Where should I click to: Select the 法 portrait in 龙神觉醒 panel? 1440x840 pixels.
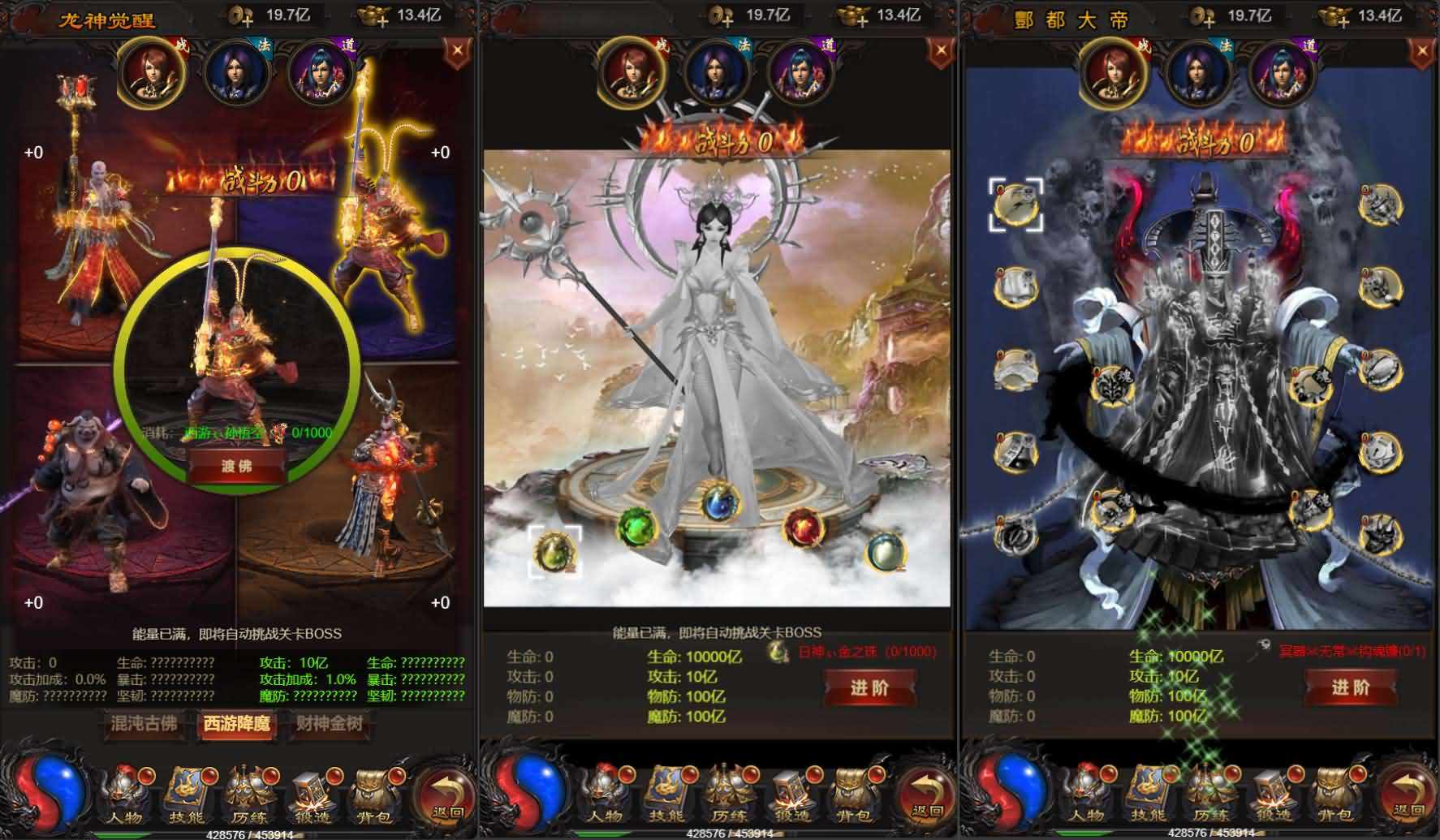(236, 73)
